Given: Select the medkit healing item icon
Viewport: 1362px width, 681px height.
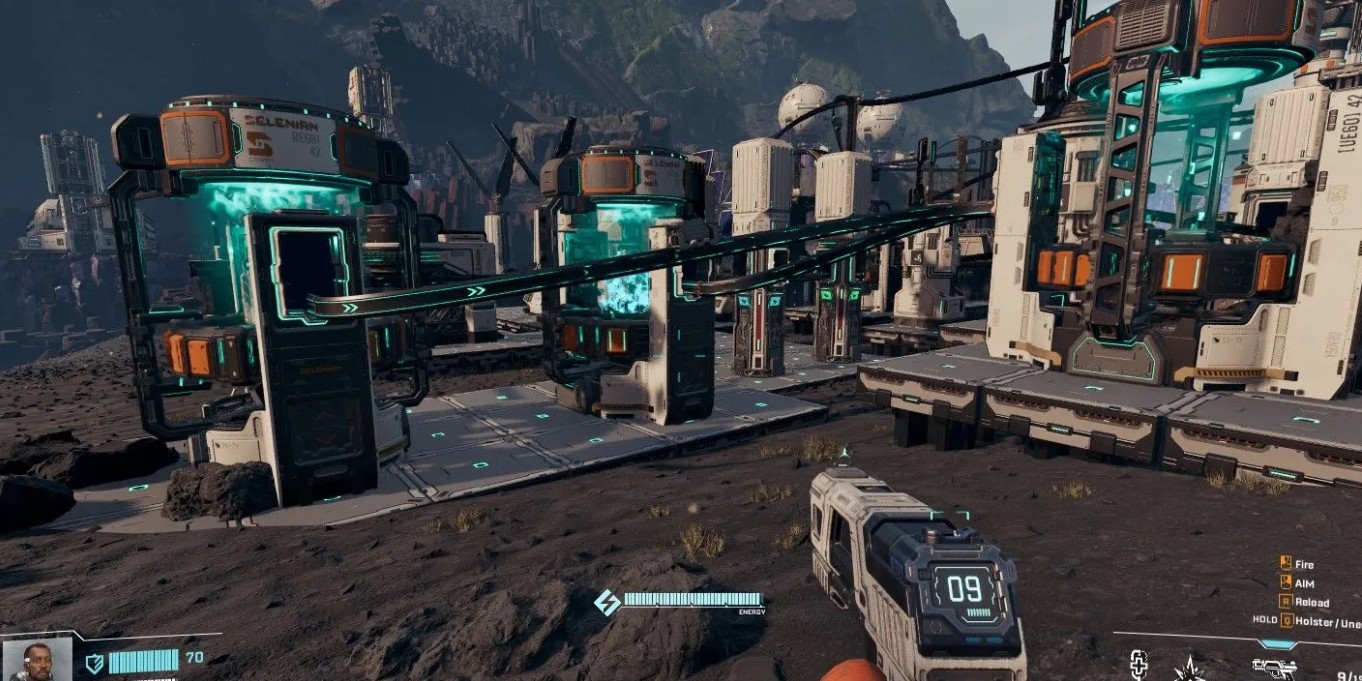Looking at the screenshot, I should pos(1138,666).
